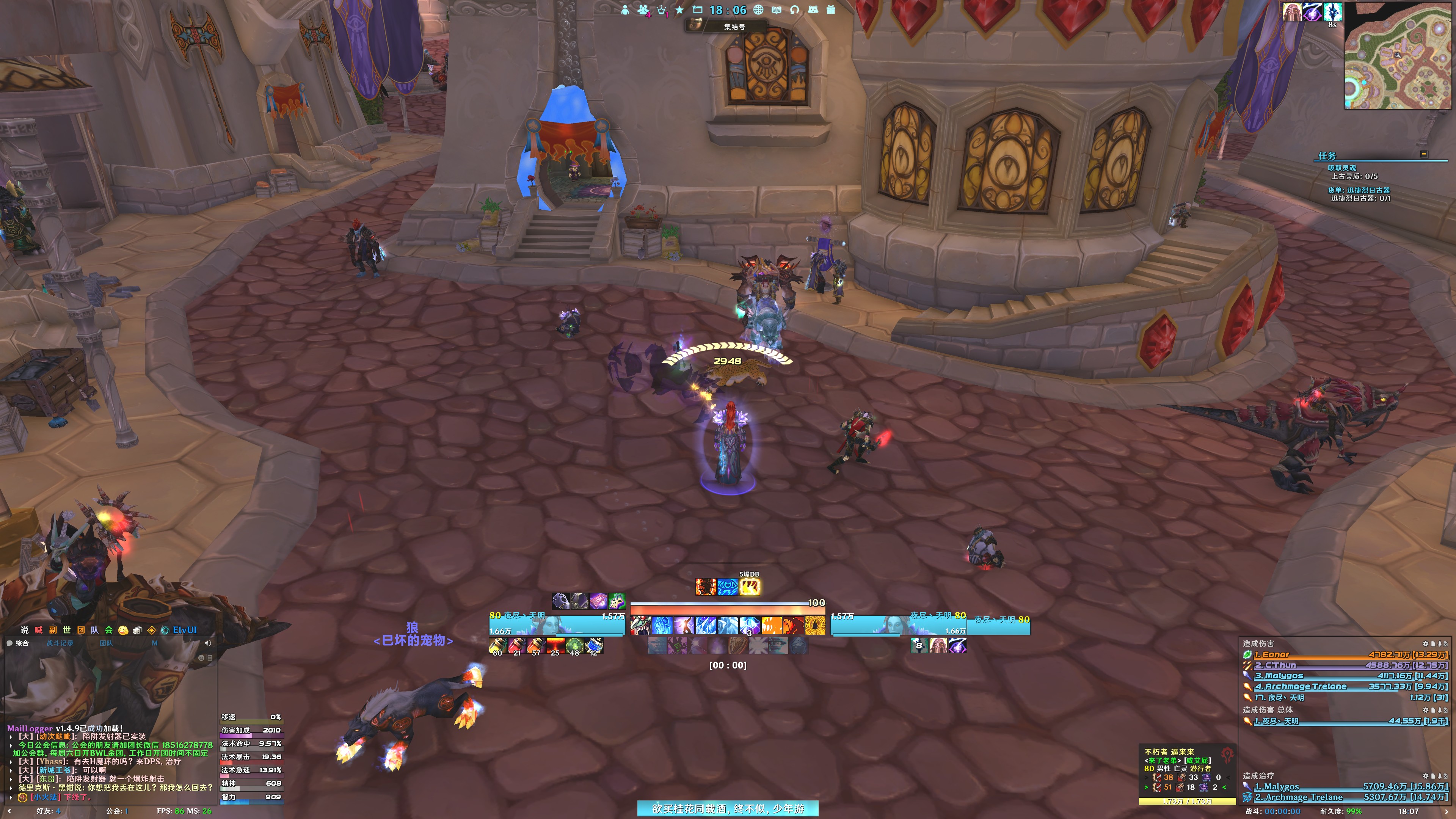Open the friends list icon showing 4
Image resolution: width=1456 pixels, height=819 pixels.
643,9
